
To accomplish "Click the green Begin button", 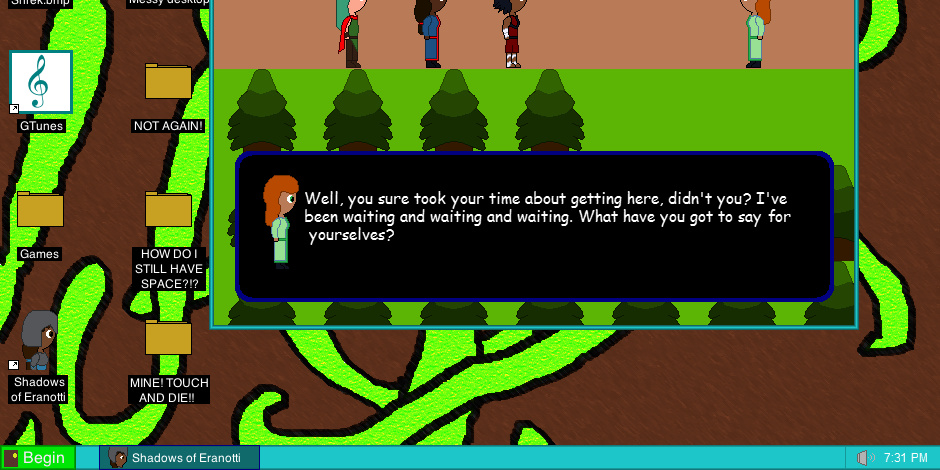I will click(x=38, y=458).
